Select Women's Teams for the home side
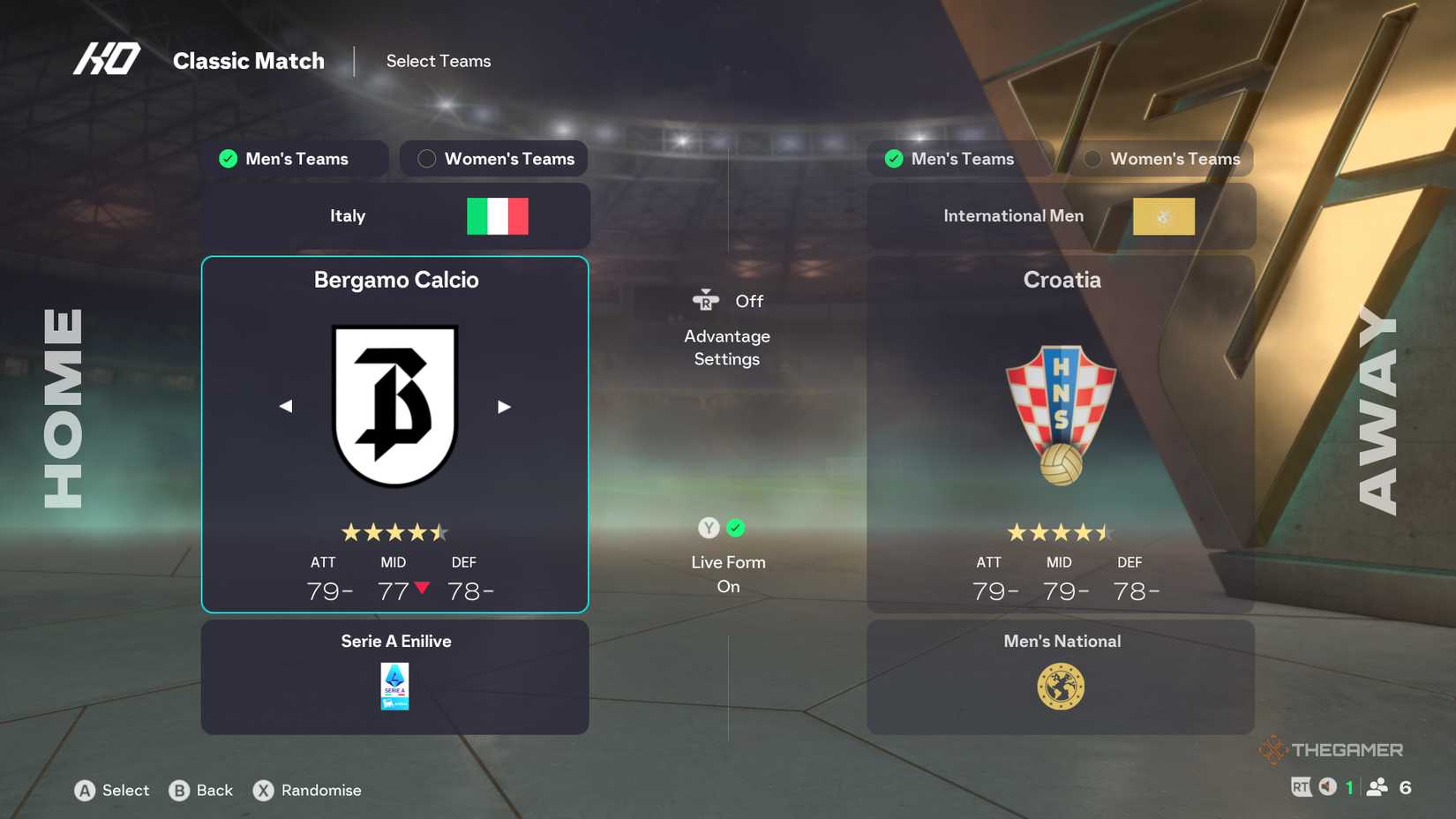 tap(493, 159)
